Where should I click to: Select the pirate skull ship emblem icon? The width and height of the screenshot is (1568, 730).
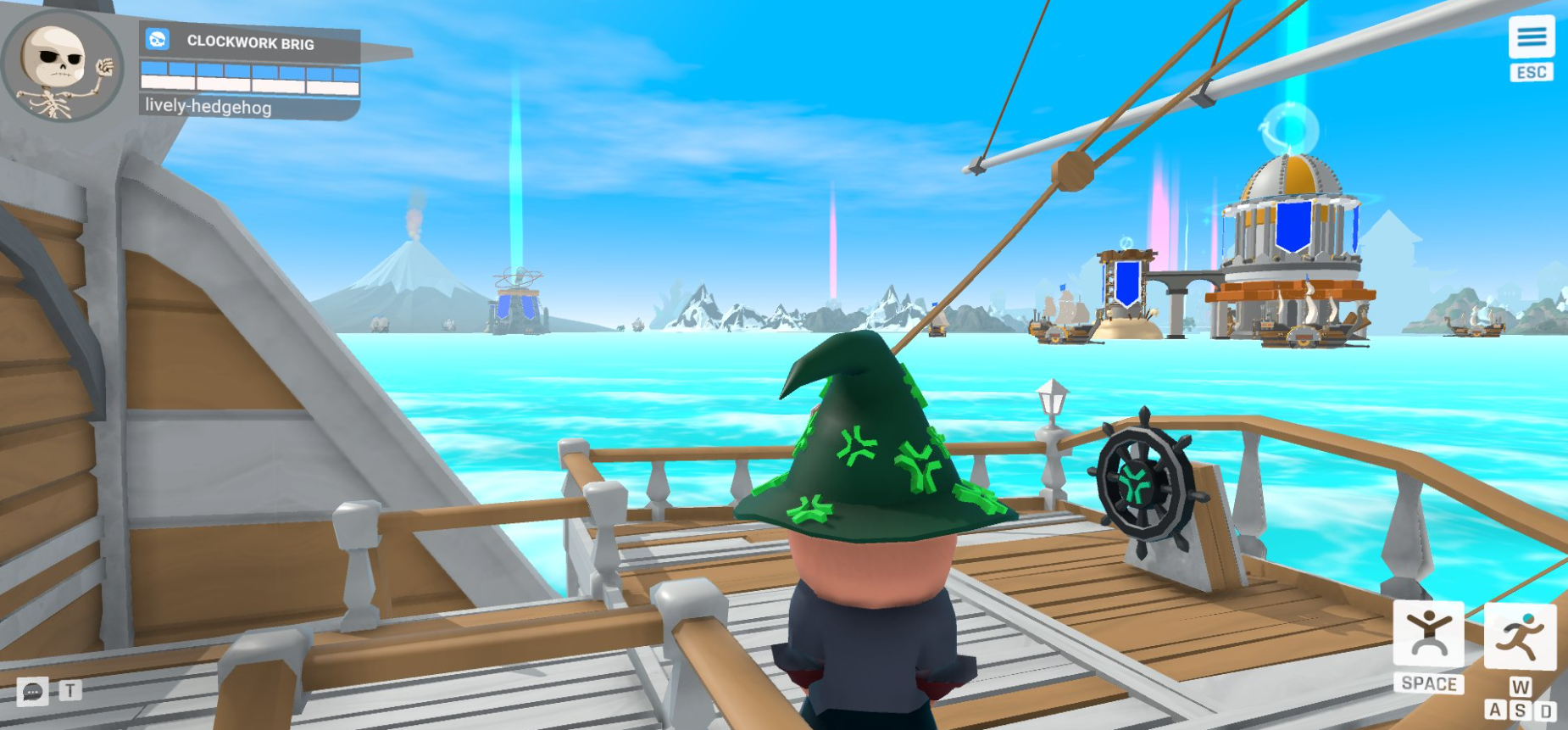coord(156,37)
